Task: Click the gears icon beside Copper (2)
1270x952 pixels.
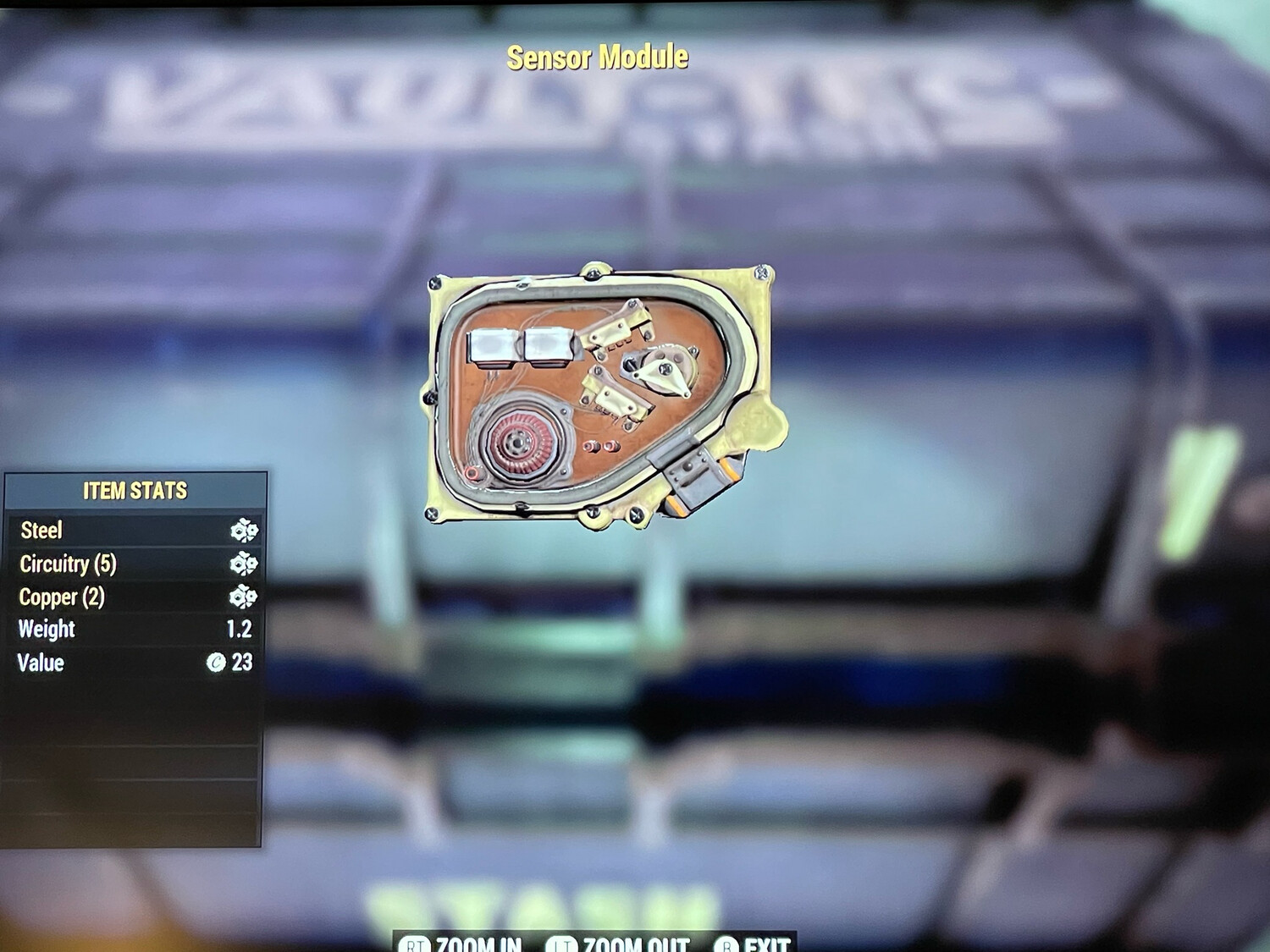Action: (x=243, y=597)
